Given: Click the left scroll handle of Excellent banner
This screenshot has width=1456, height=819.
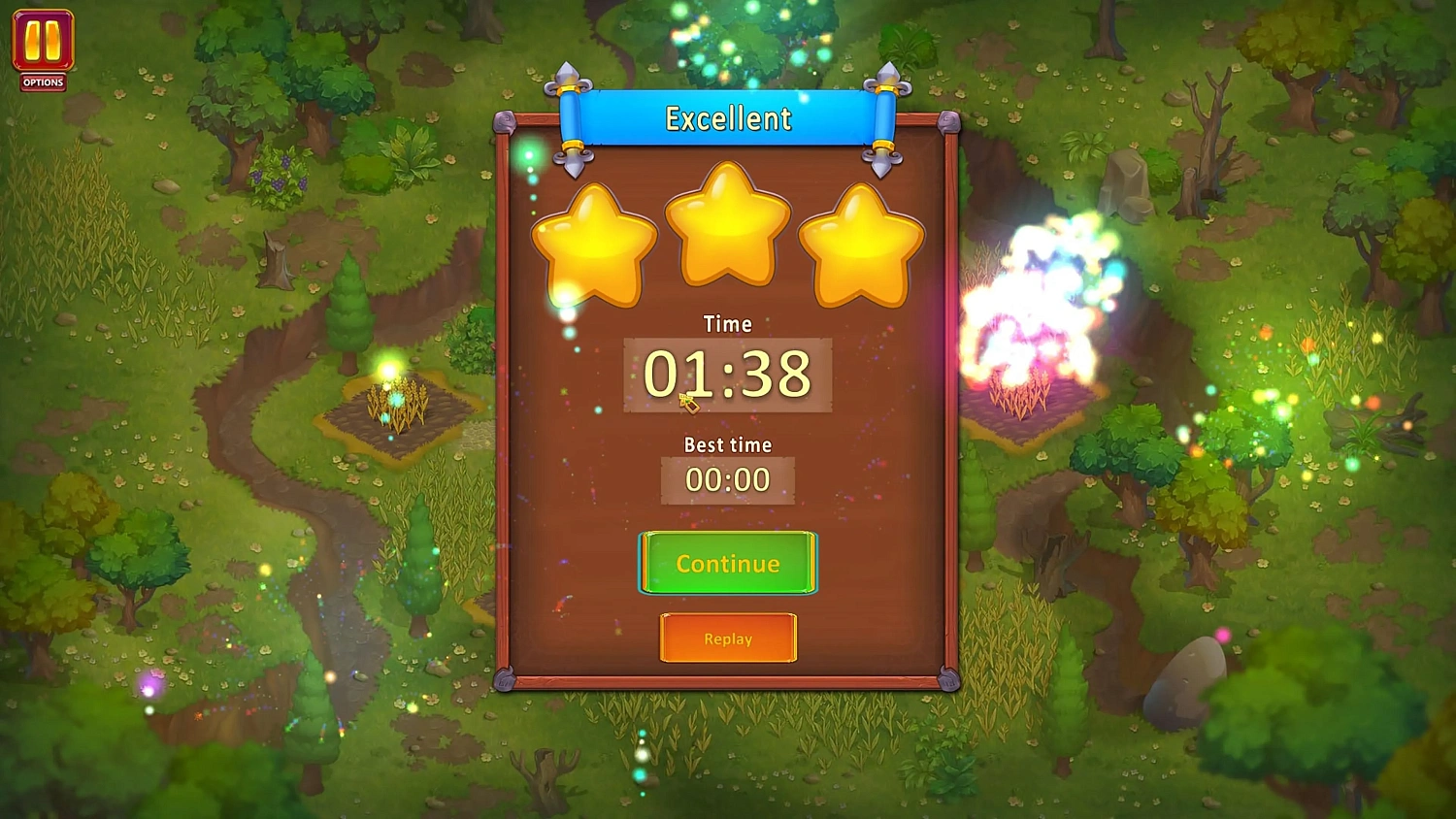Looking at the screenshot, I should [x=572, y=116].
